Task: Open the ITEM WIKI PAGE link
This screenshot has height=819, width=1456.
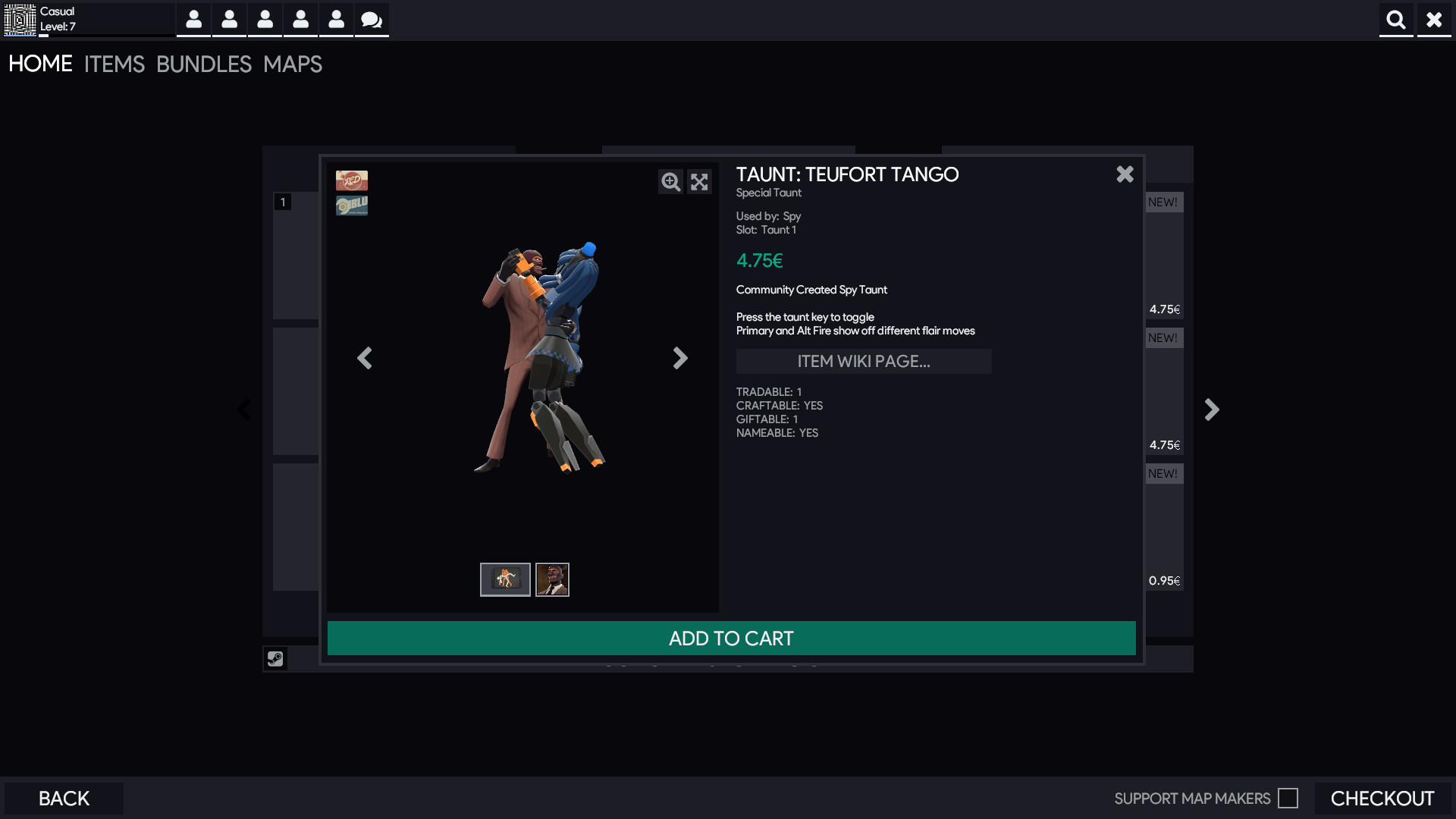Action: click(x=864, y=361)
